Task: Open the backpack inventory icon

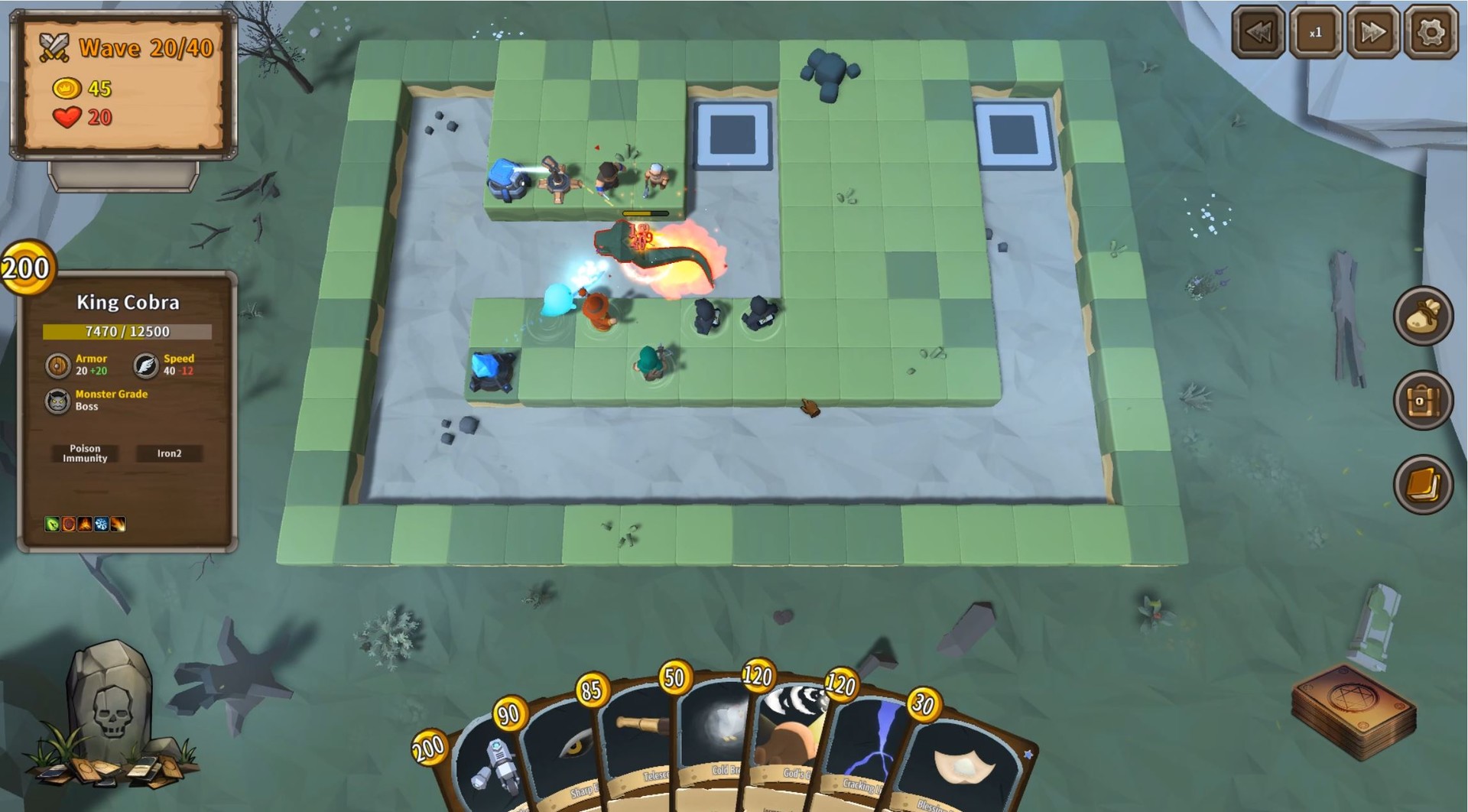Action: point(1424,401)
